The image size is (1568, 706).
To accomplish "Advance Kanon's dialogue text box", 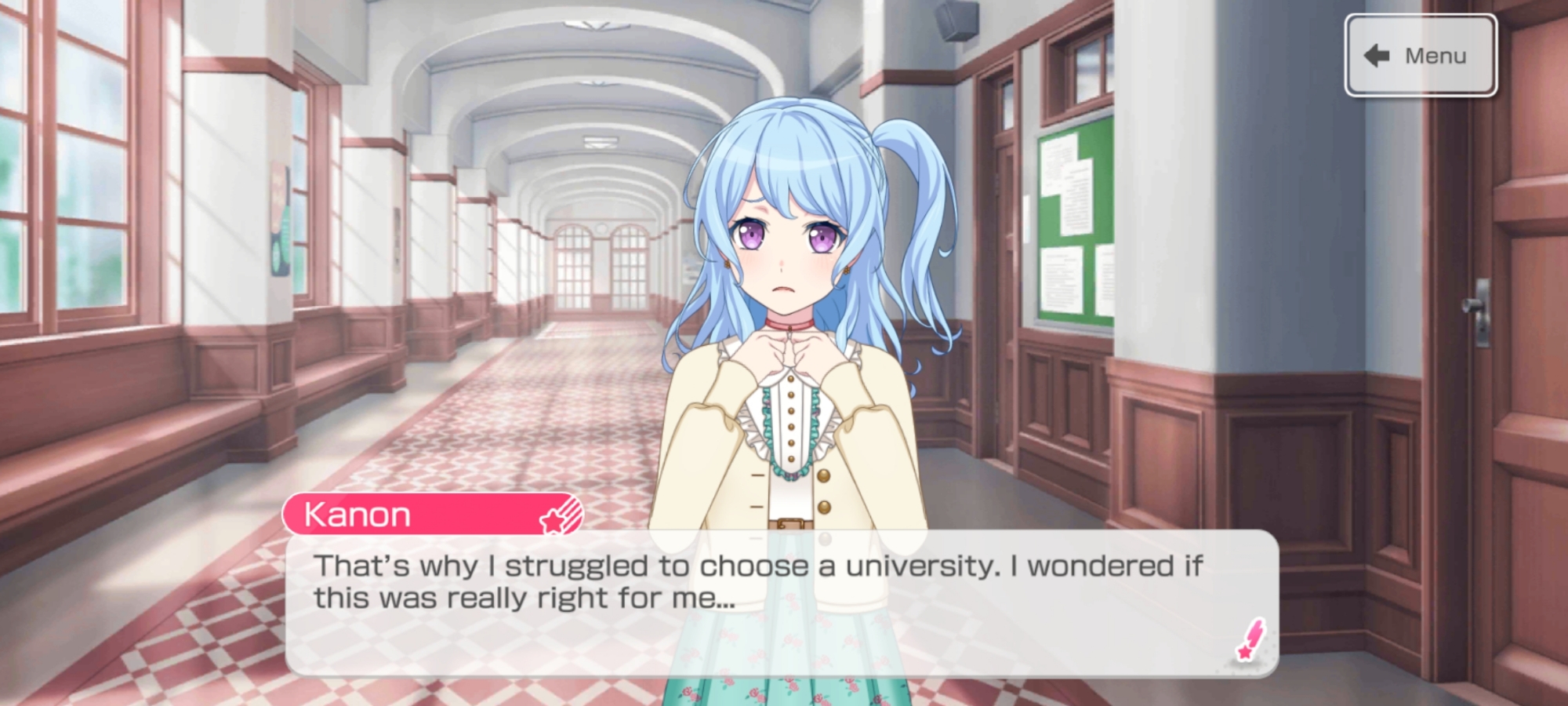I will (x=780, y=602).
